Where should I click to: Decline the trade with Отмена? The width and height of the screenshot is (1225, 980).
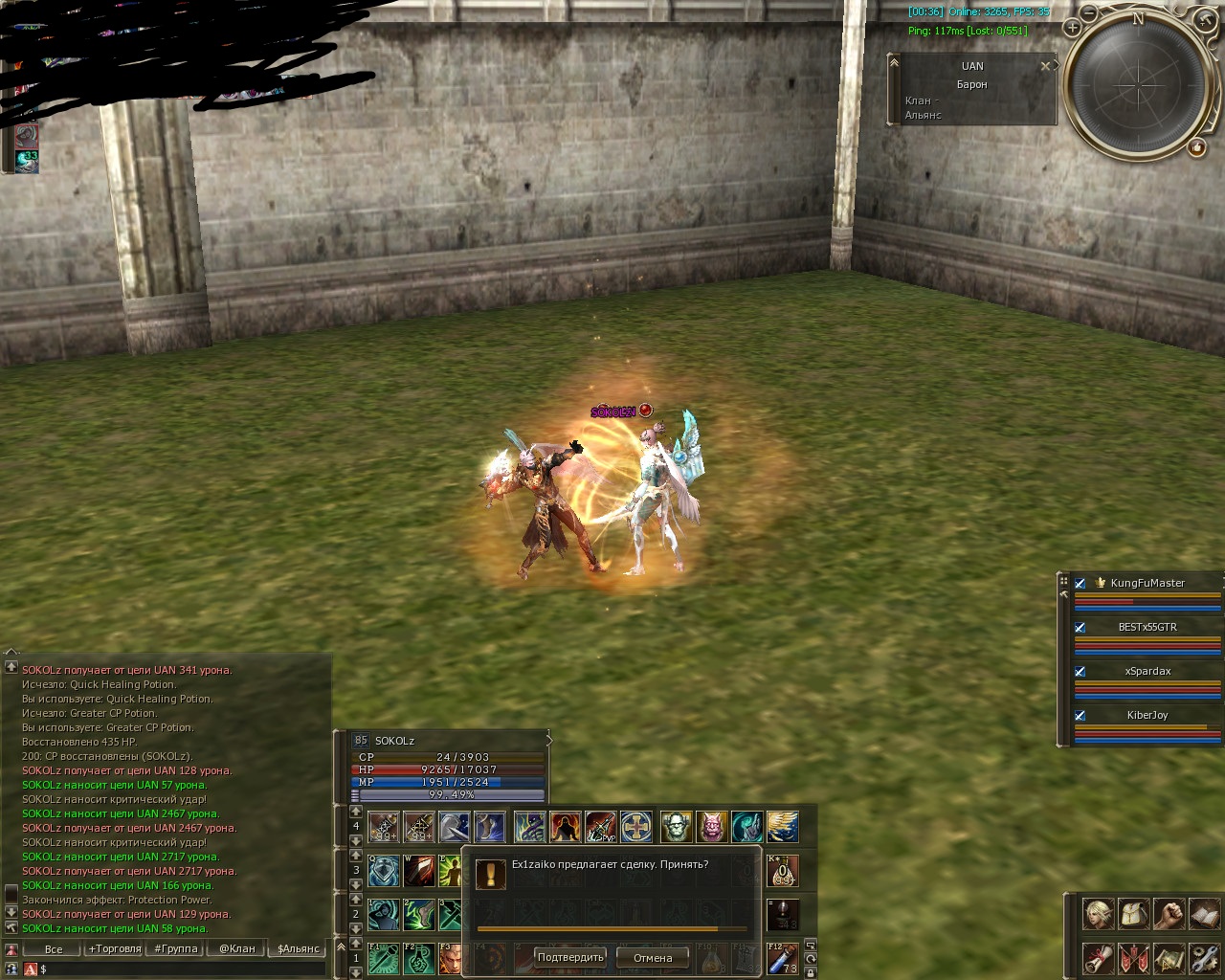(653, 957)
